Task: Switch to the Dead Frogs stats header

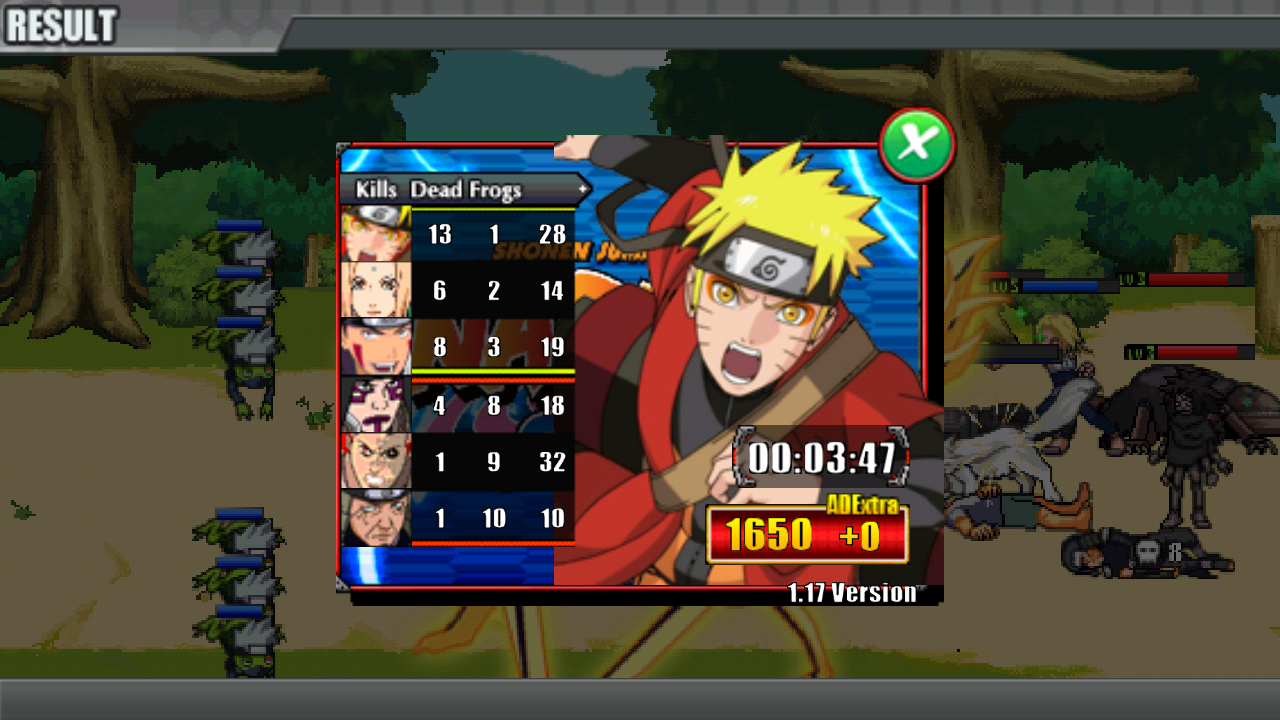Action: pyautogui.click(x=465, y=190)
